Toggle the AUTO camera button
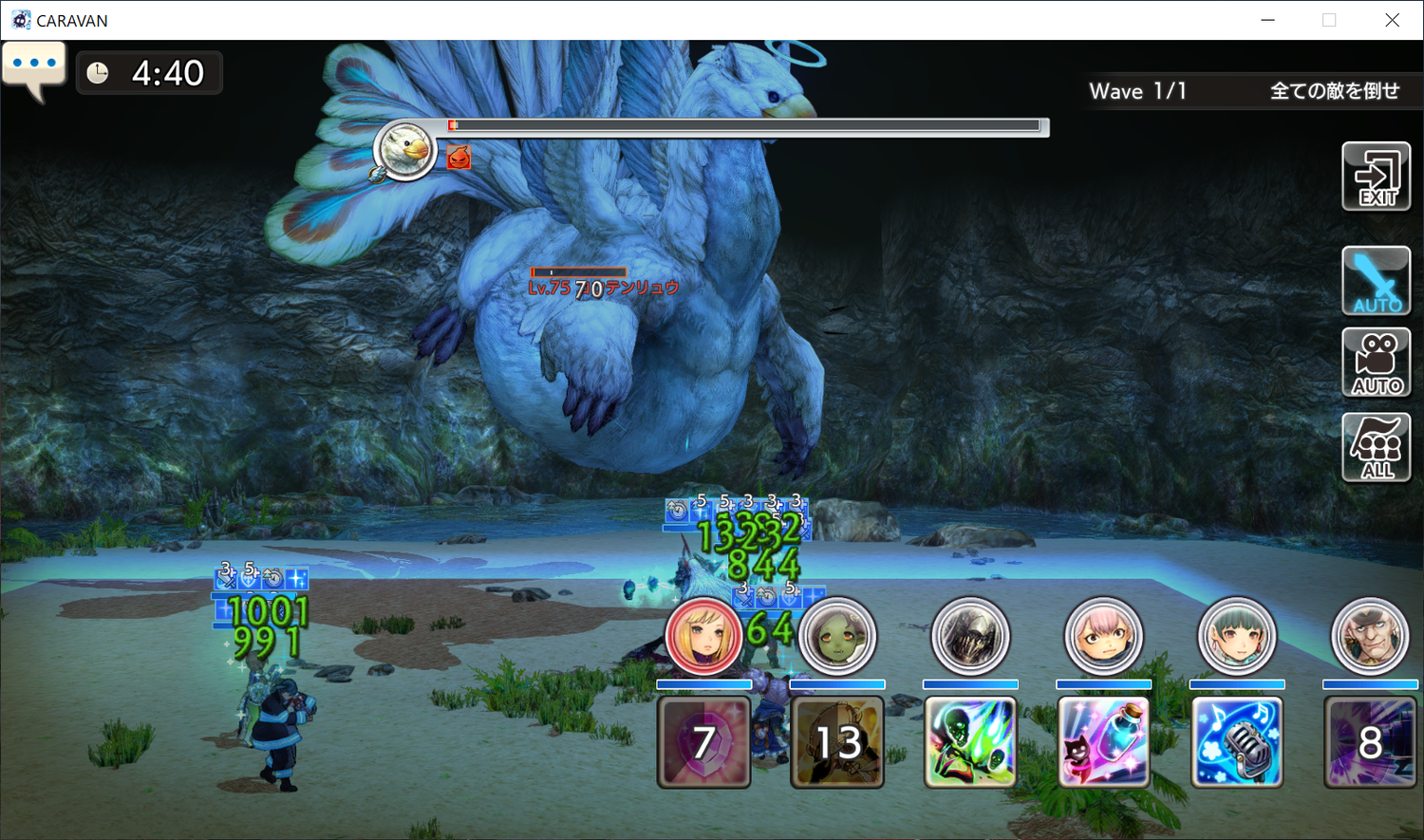The image size is (1424, 840). [1376, 363]
